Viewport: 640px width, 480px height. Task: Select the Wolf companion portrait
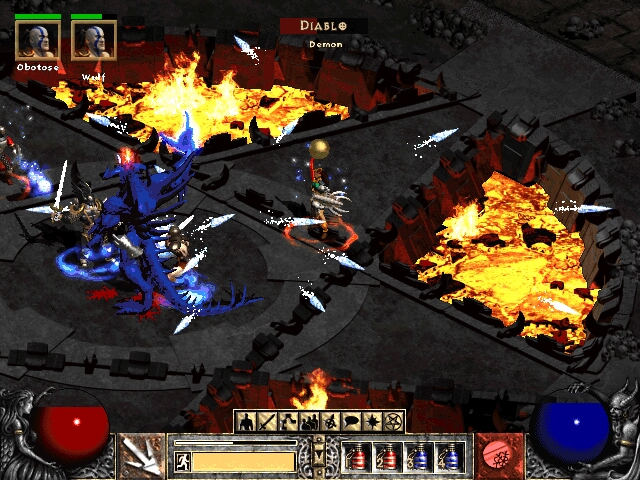tap(94, 40)
